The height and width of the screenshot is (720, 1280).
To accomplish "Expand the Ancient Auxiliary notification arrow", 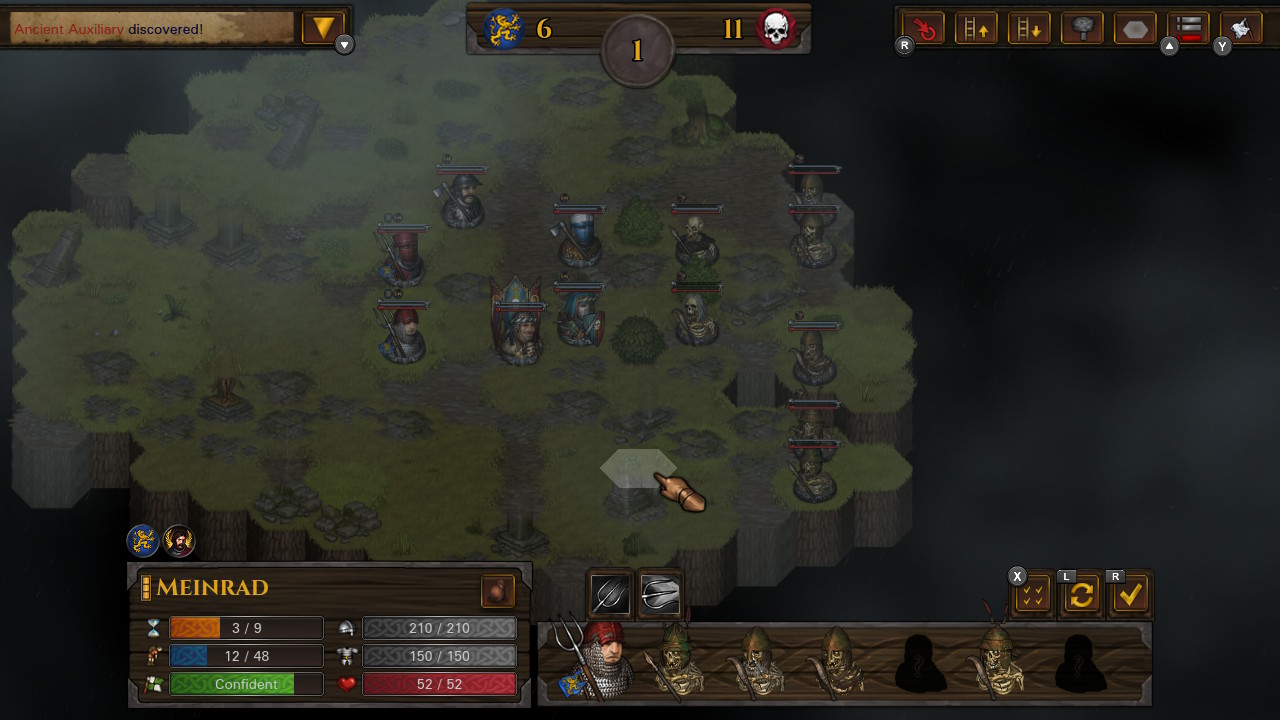I will [x=322, y=27].
